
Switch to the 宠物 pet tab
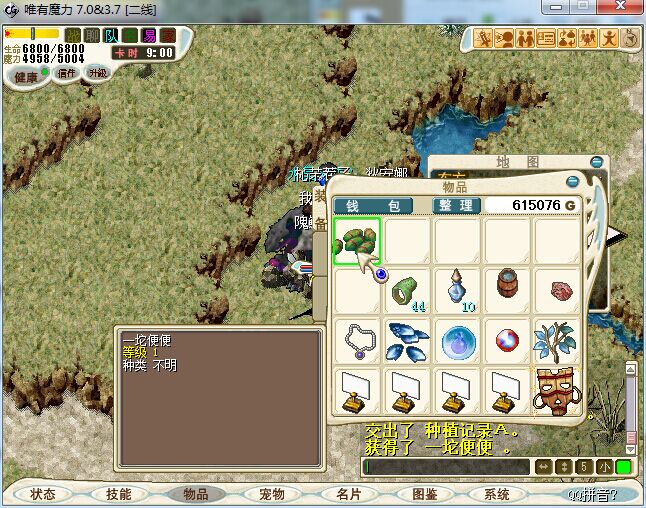[271, 494]
